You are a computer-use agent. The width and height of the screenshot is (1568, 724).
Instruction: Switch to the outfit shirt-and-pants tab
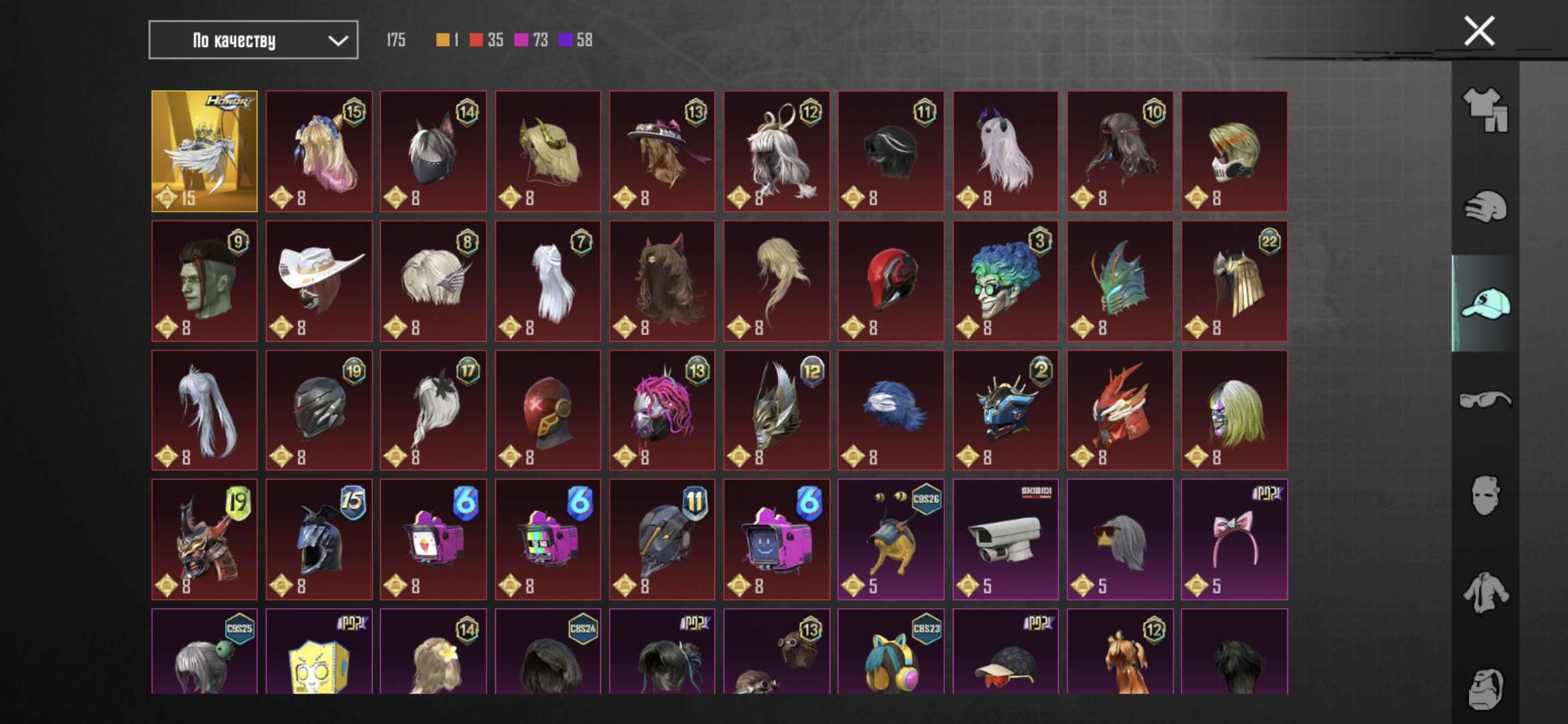(1485, 109)
